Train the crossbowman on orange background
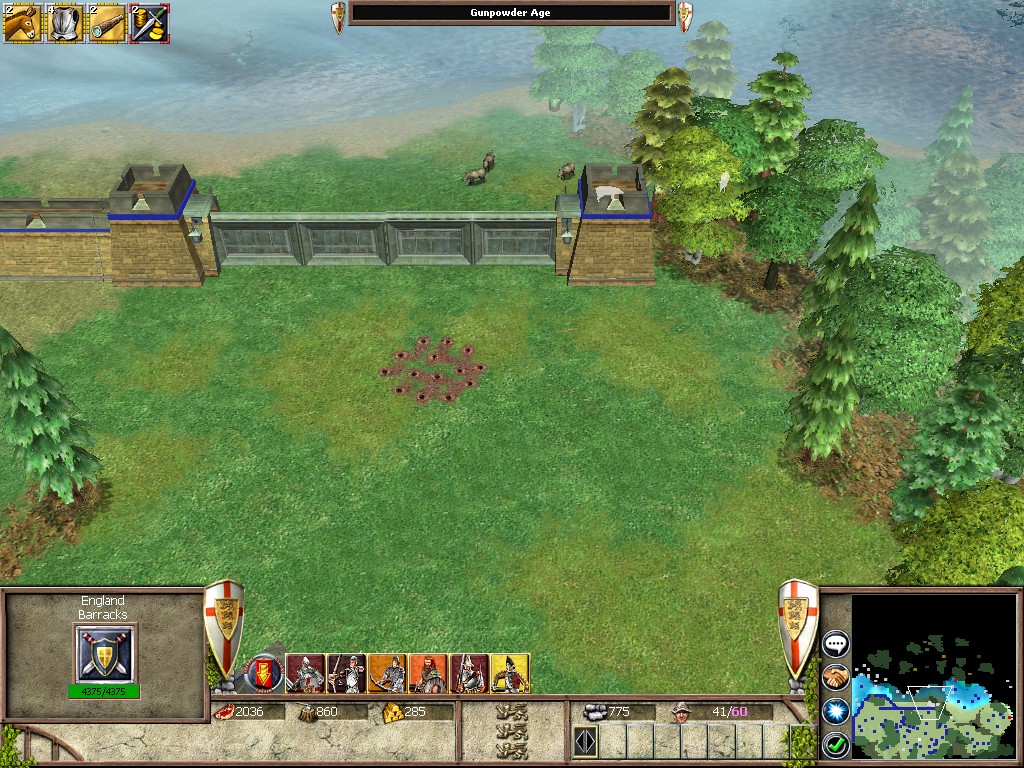1024x768 pixels. [388, 673]
